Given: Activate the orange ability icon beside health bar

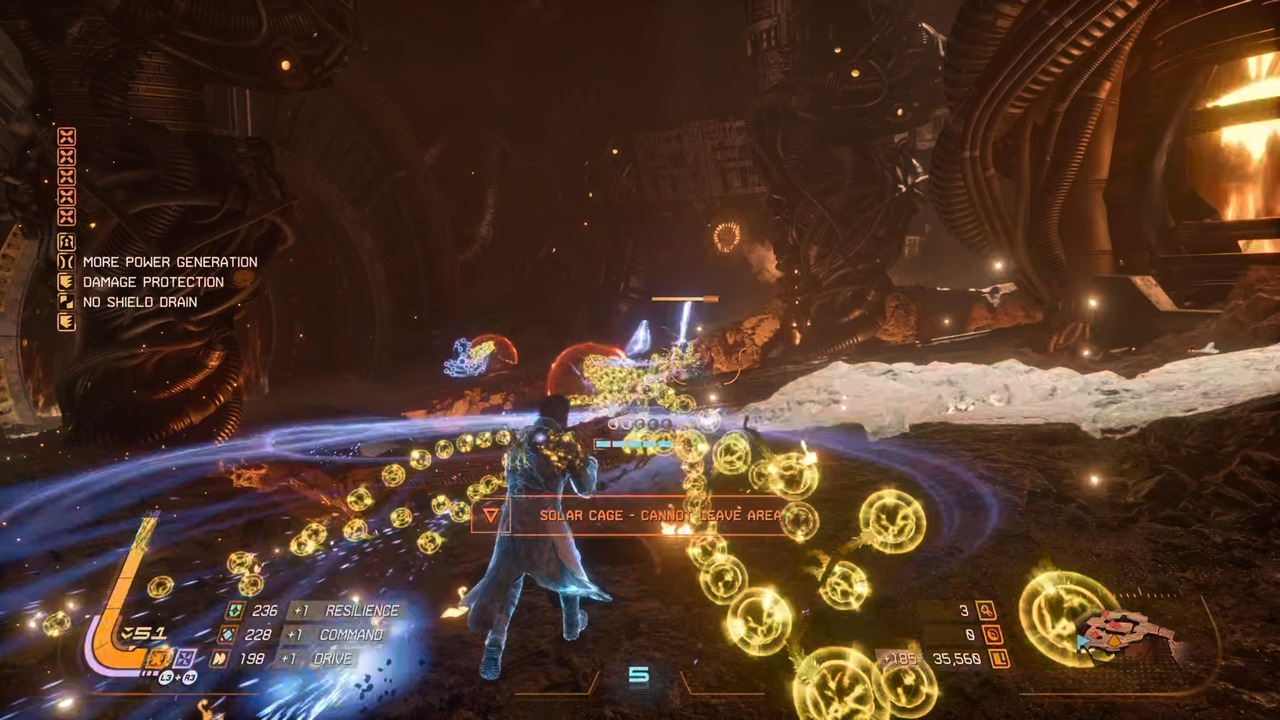Looking at the screenshot, I should pyautogui.click(x=158, y=658).
